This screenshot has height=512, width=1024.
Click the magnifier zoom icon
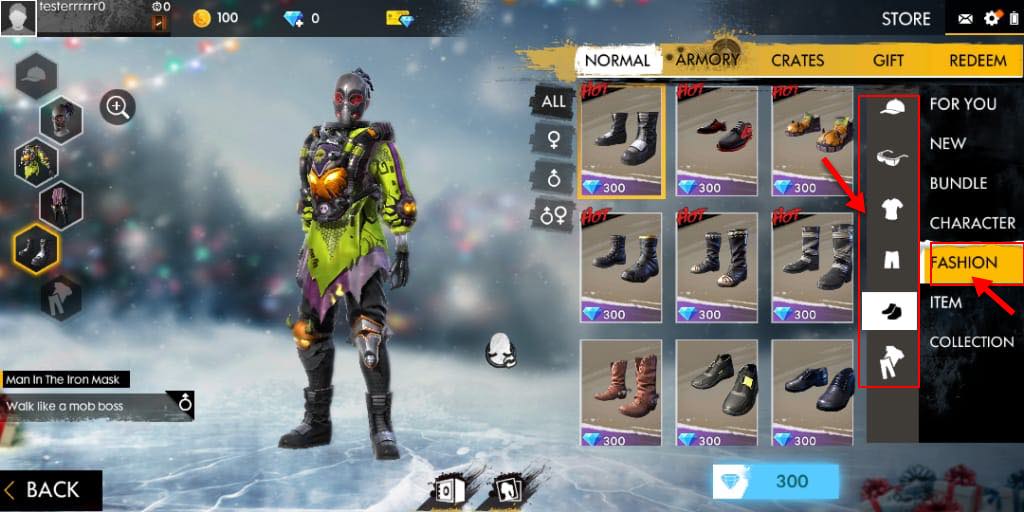[118, 107]
